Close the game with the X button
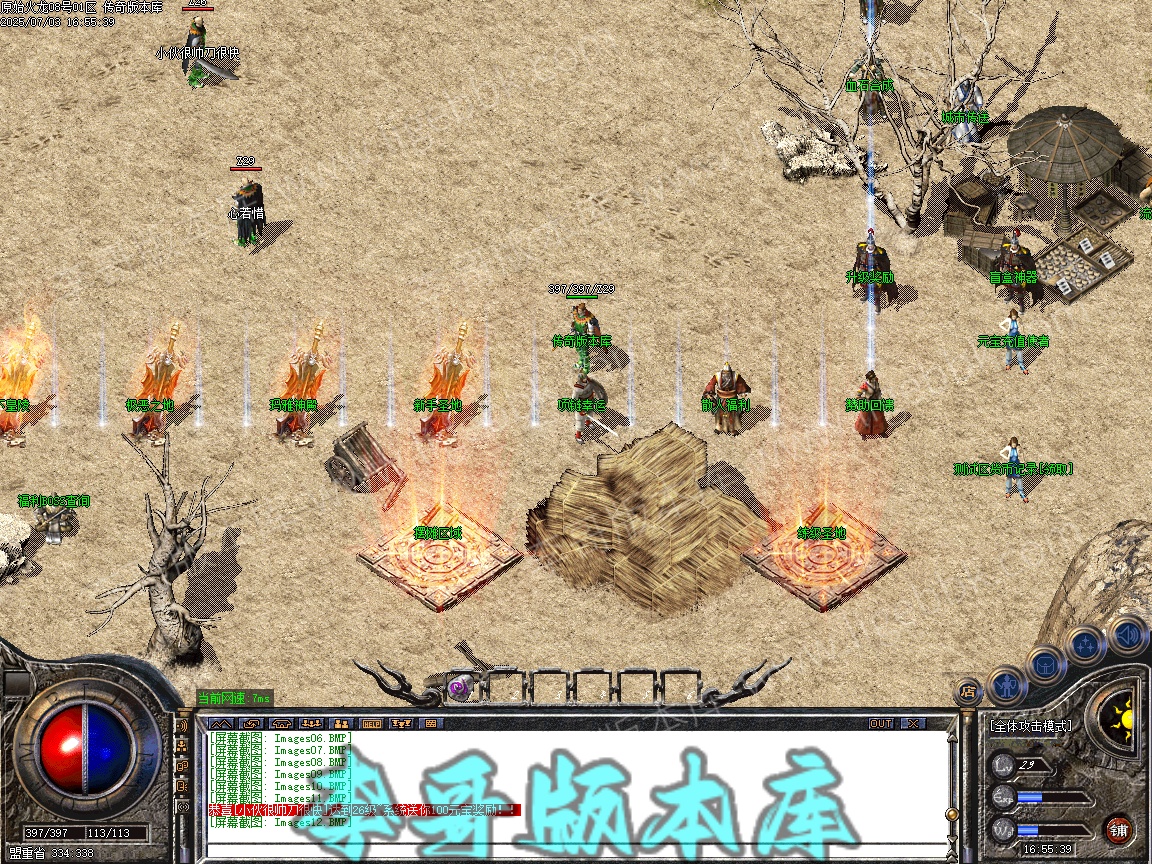 pos(912,723)
